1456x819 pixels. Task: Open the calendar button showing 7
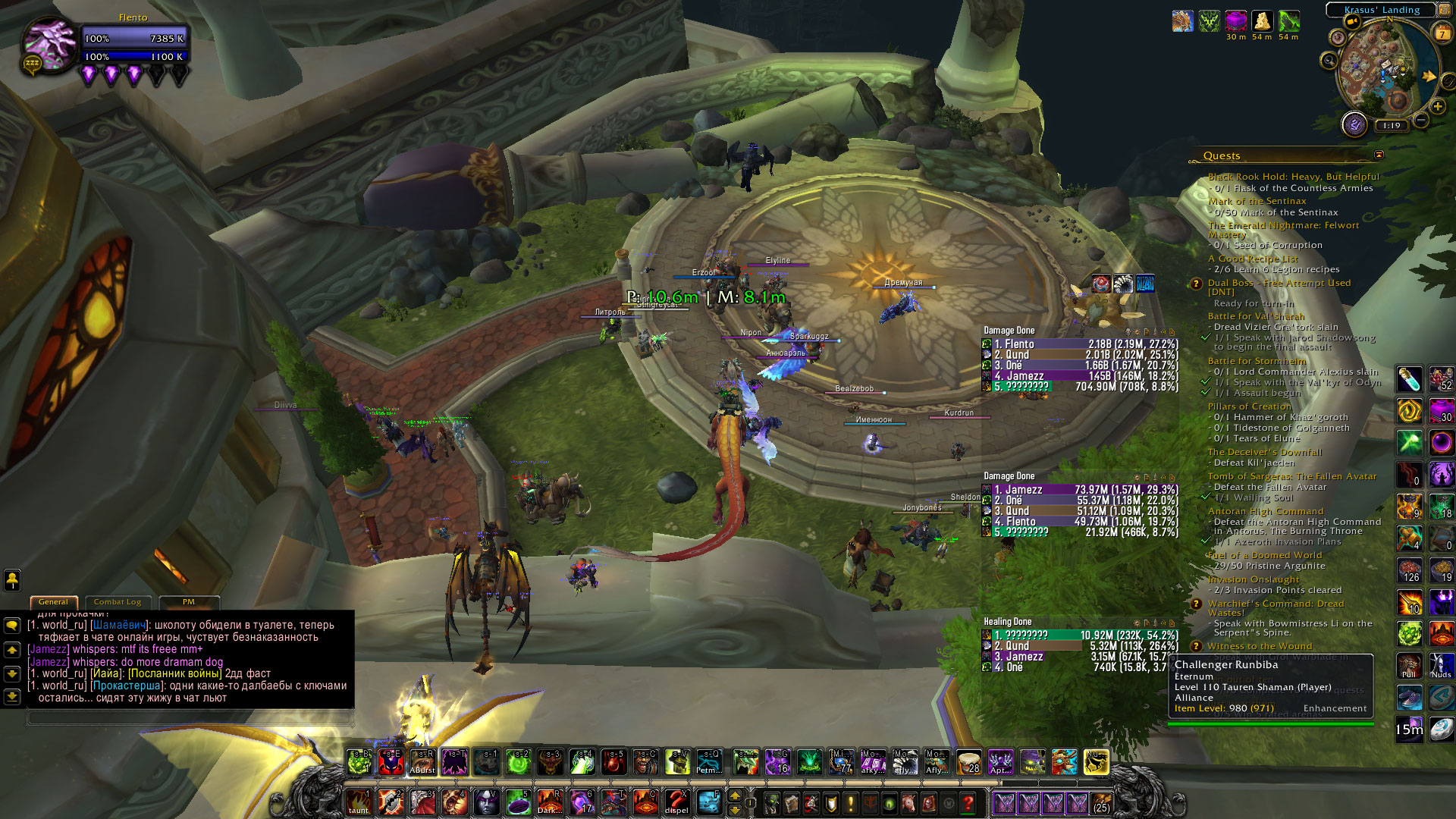click(x=1442, y=33)
